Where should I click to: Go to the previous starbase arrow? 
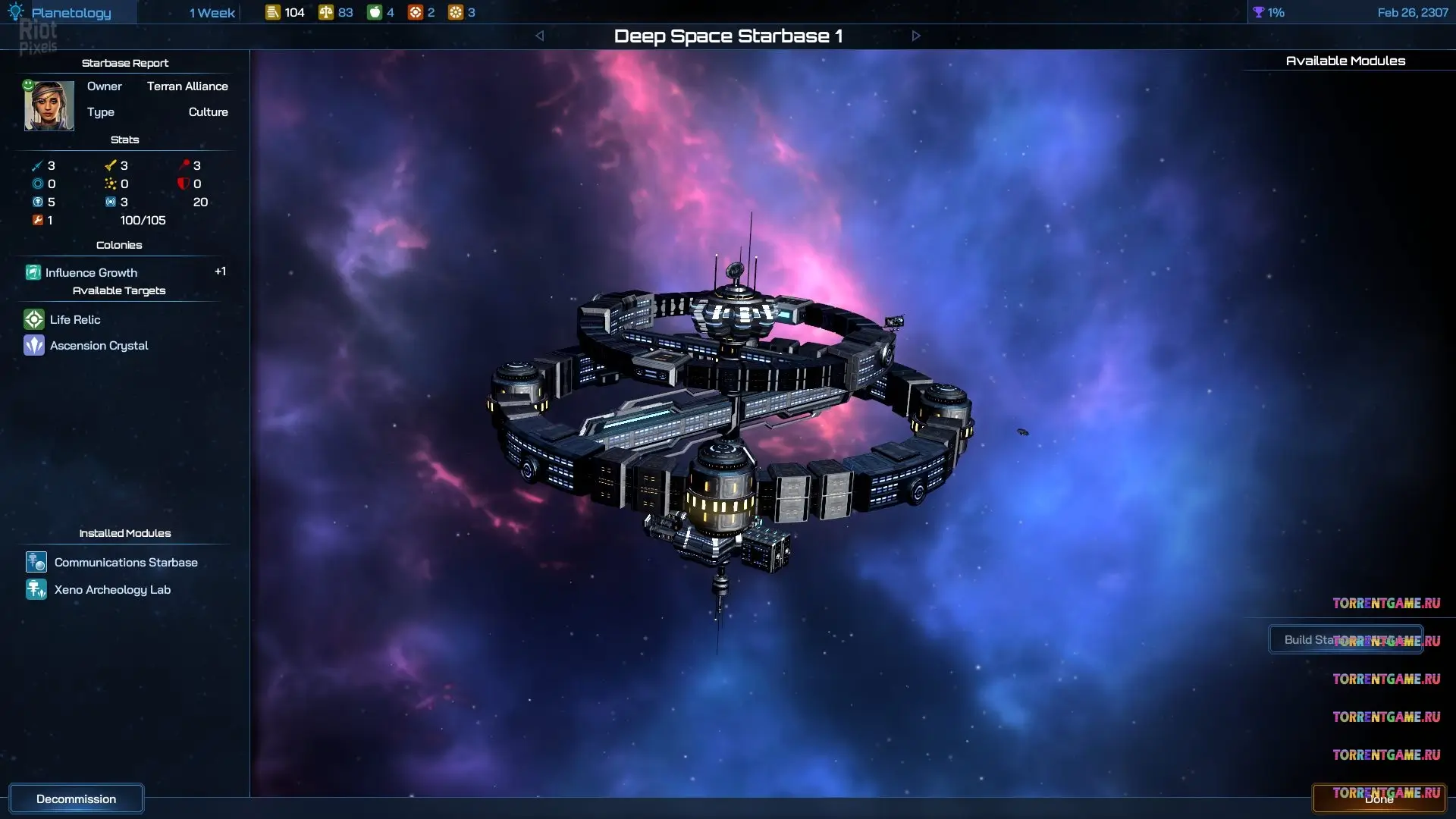click(539, 36)
